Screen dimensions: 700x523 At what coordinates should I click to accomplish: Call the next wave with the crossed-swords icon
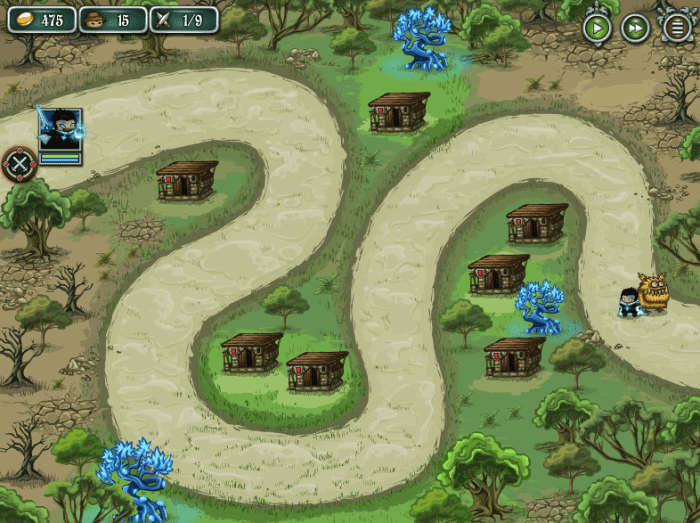click(19, 164)
